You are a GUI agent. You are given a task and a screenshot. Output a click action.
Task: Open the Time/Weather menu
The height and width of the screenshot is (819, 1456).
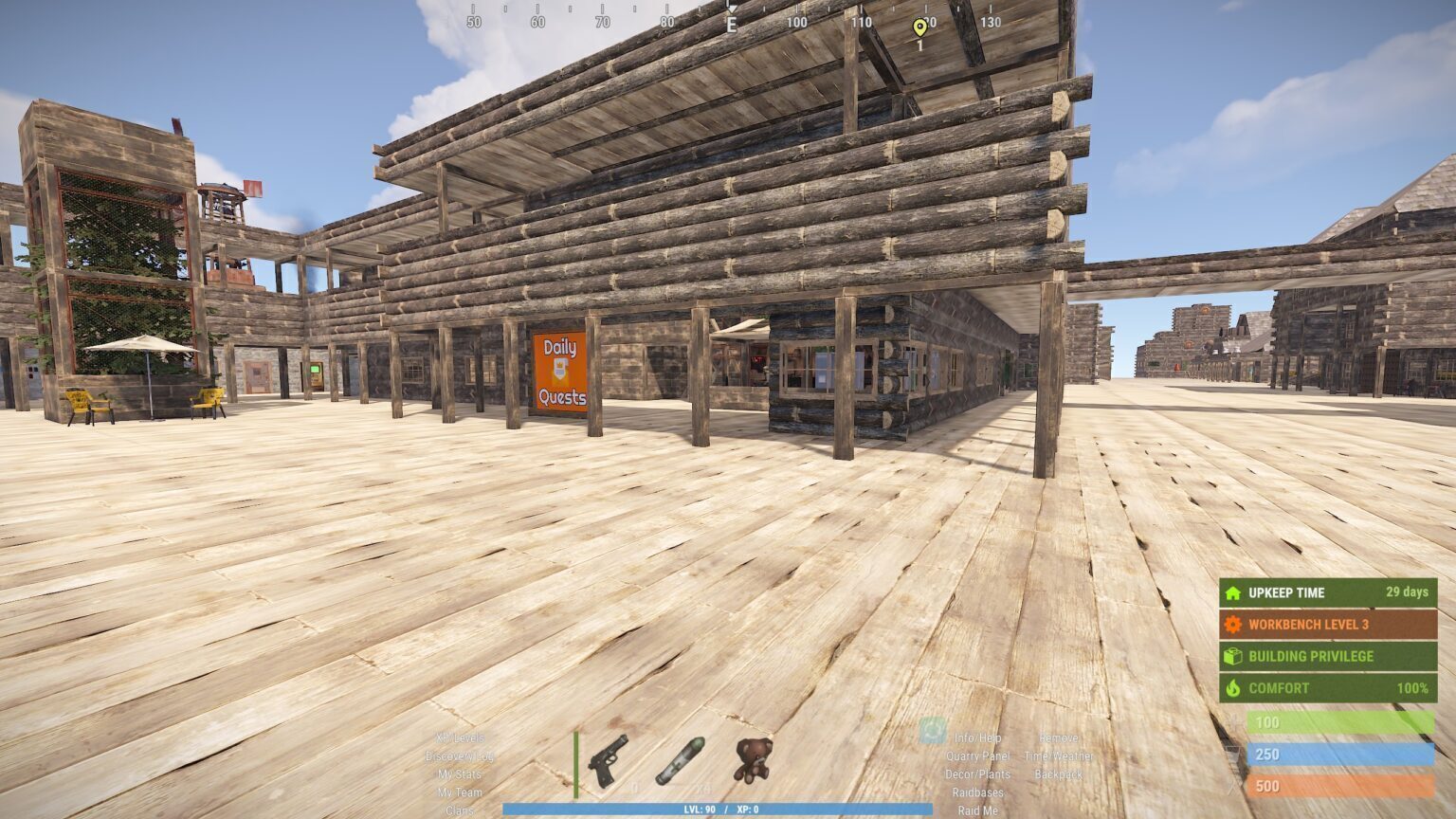point(1058,756)
